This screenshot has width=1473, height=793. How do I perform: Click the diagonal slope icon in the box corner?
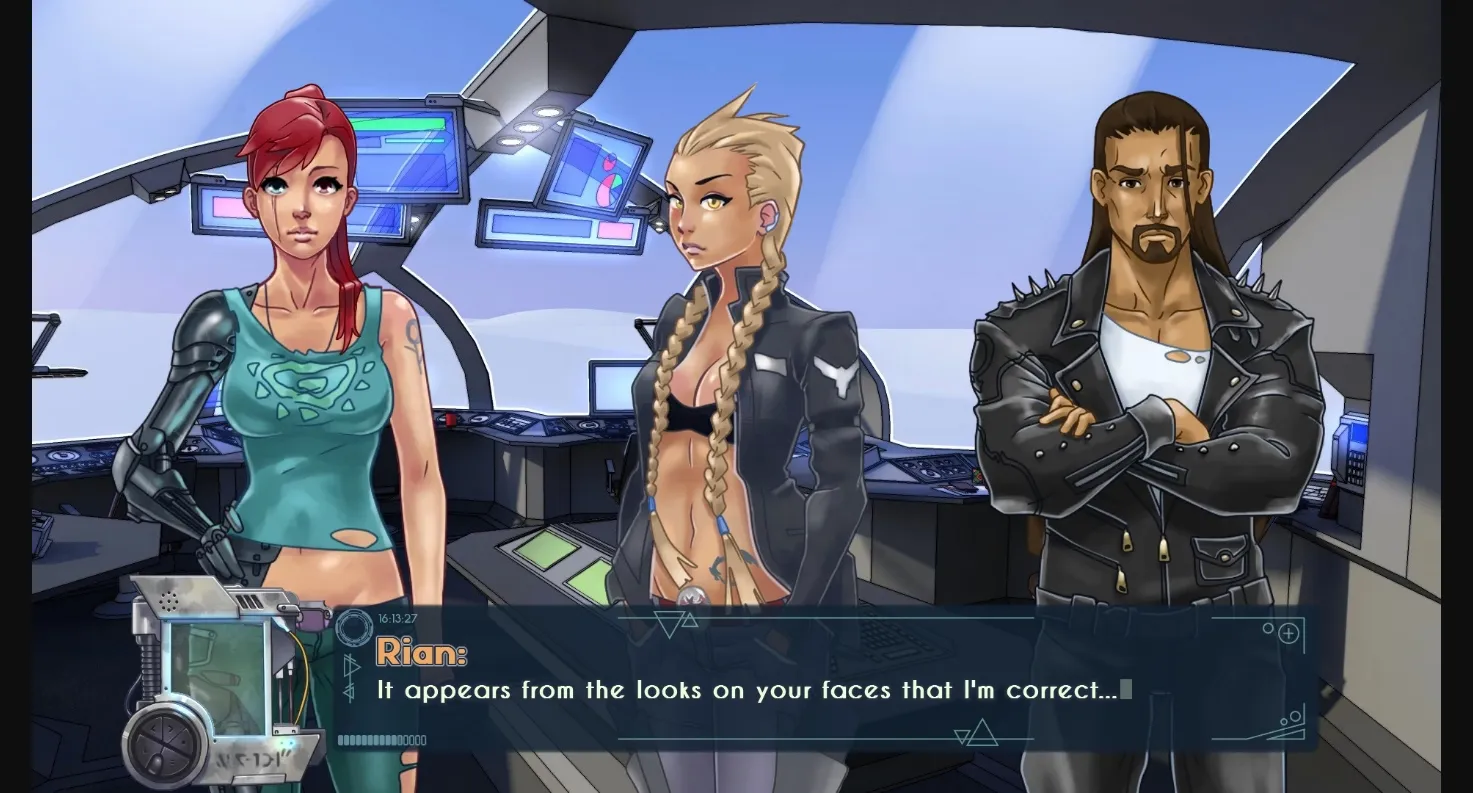1287,733
